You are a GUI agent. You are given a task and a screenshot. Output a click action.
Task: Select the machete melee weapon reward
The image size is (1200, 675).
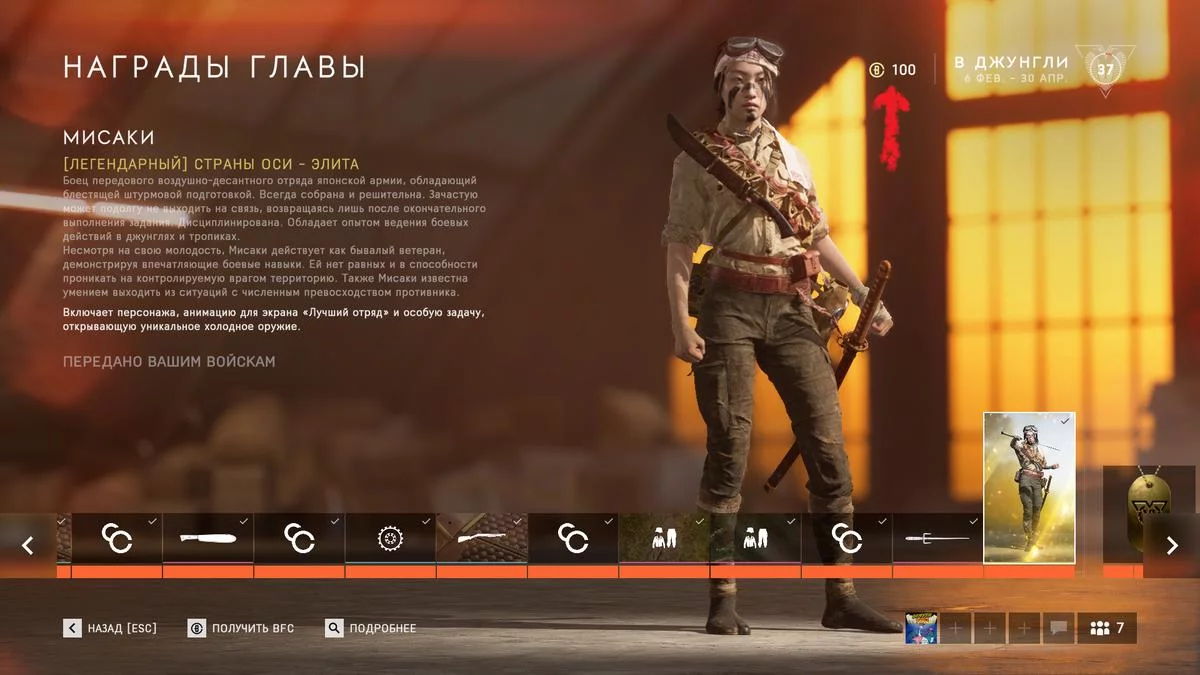pos(208,538)
